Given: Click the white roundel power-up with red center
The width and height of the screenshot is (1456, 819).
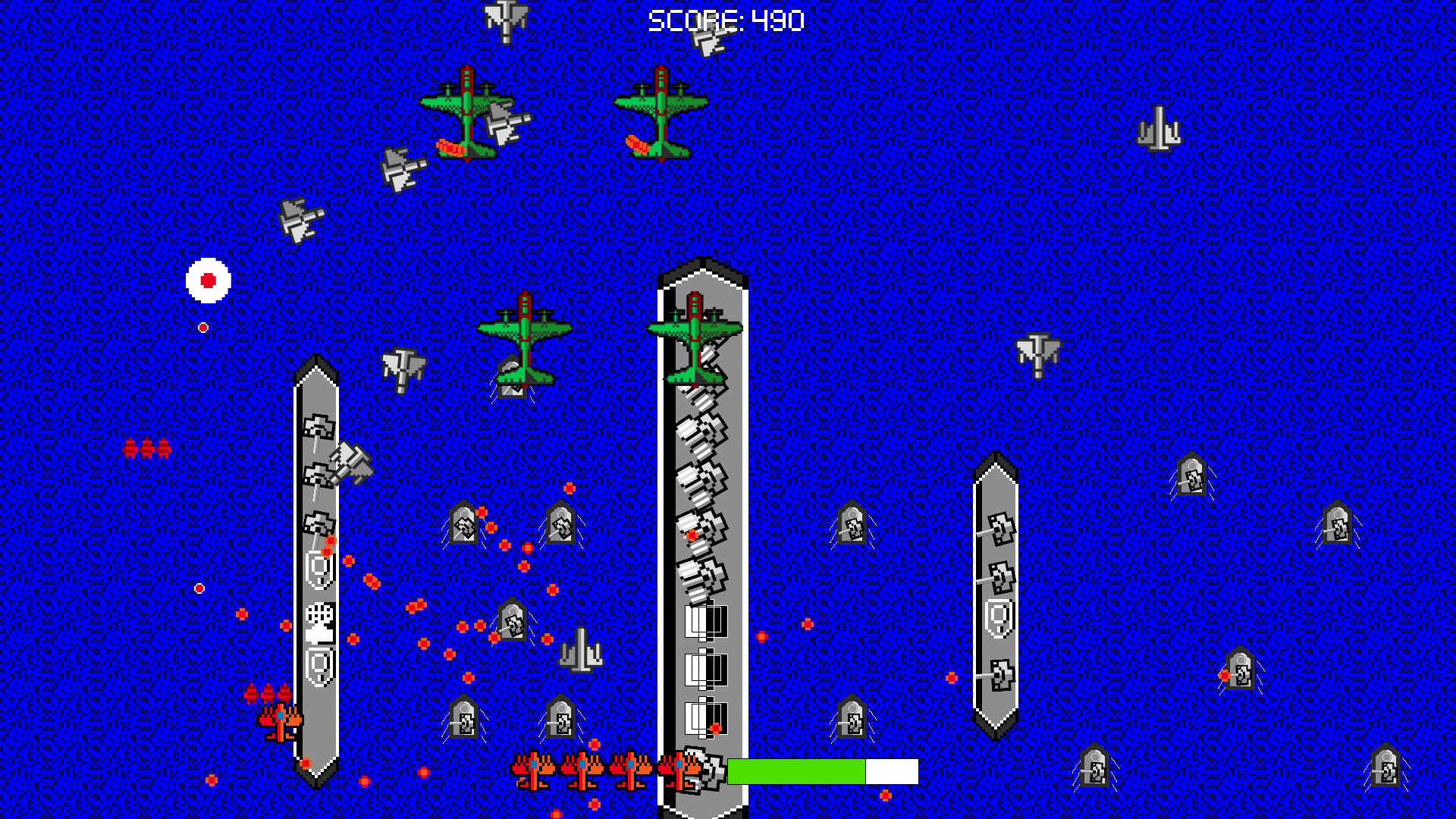Looking at the screenshot, I should click(x=206, y=281).
